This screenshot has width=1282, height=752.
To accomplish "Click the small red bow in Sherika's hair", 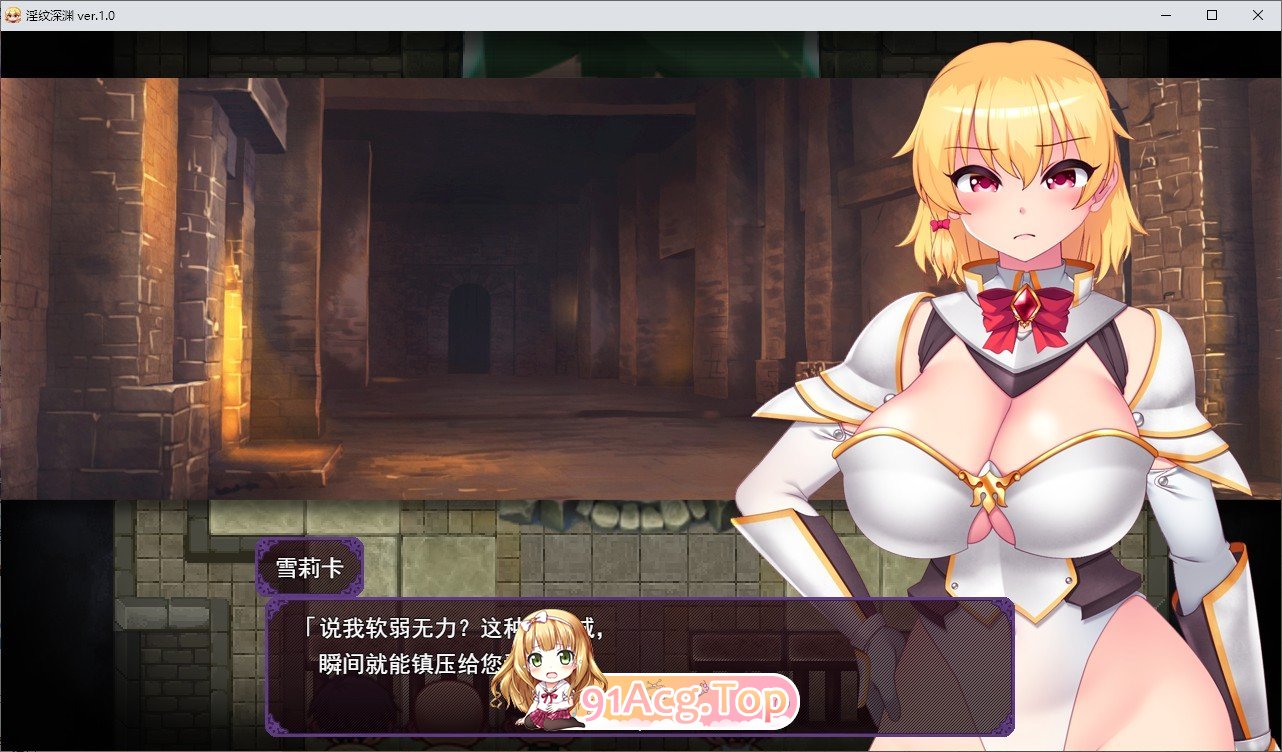I will pyautogui.click(x=938, y=224).
